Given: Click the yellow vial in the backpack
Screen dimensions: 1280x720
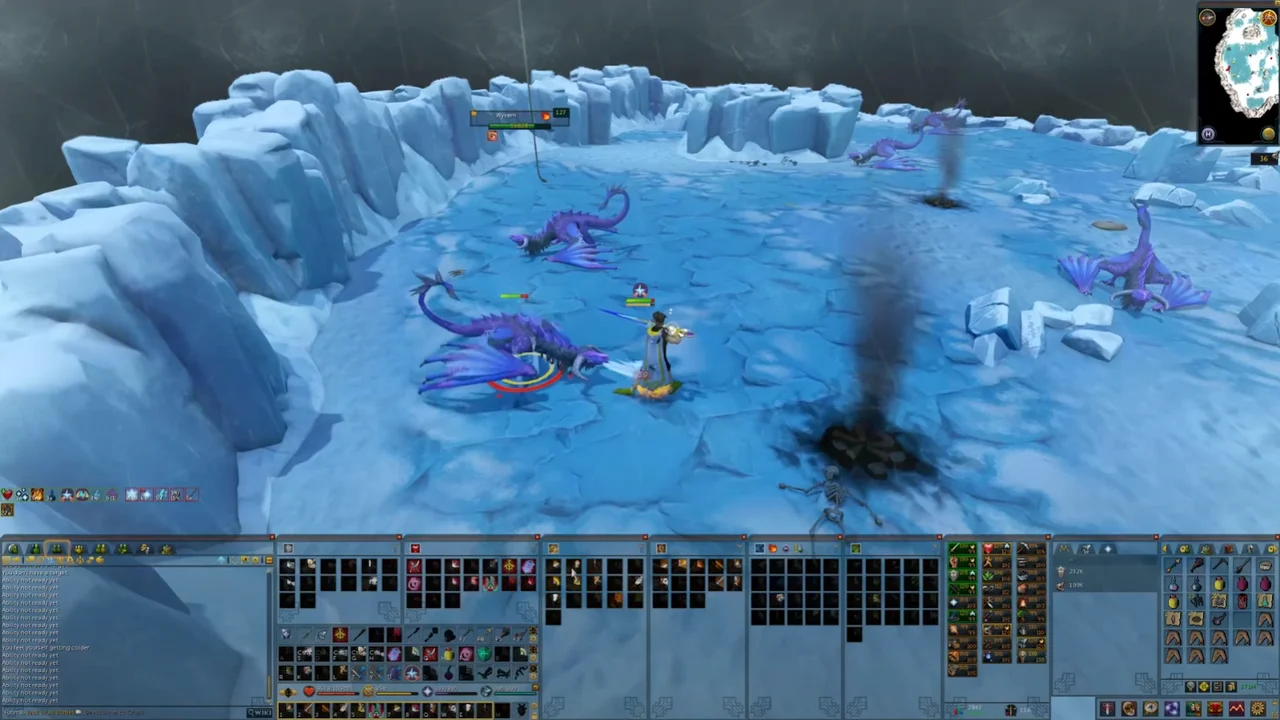Looking at the screenshot, I should tap(1218, 585).
